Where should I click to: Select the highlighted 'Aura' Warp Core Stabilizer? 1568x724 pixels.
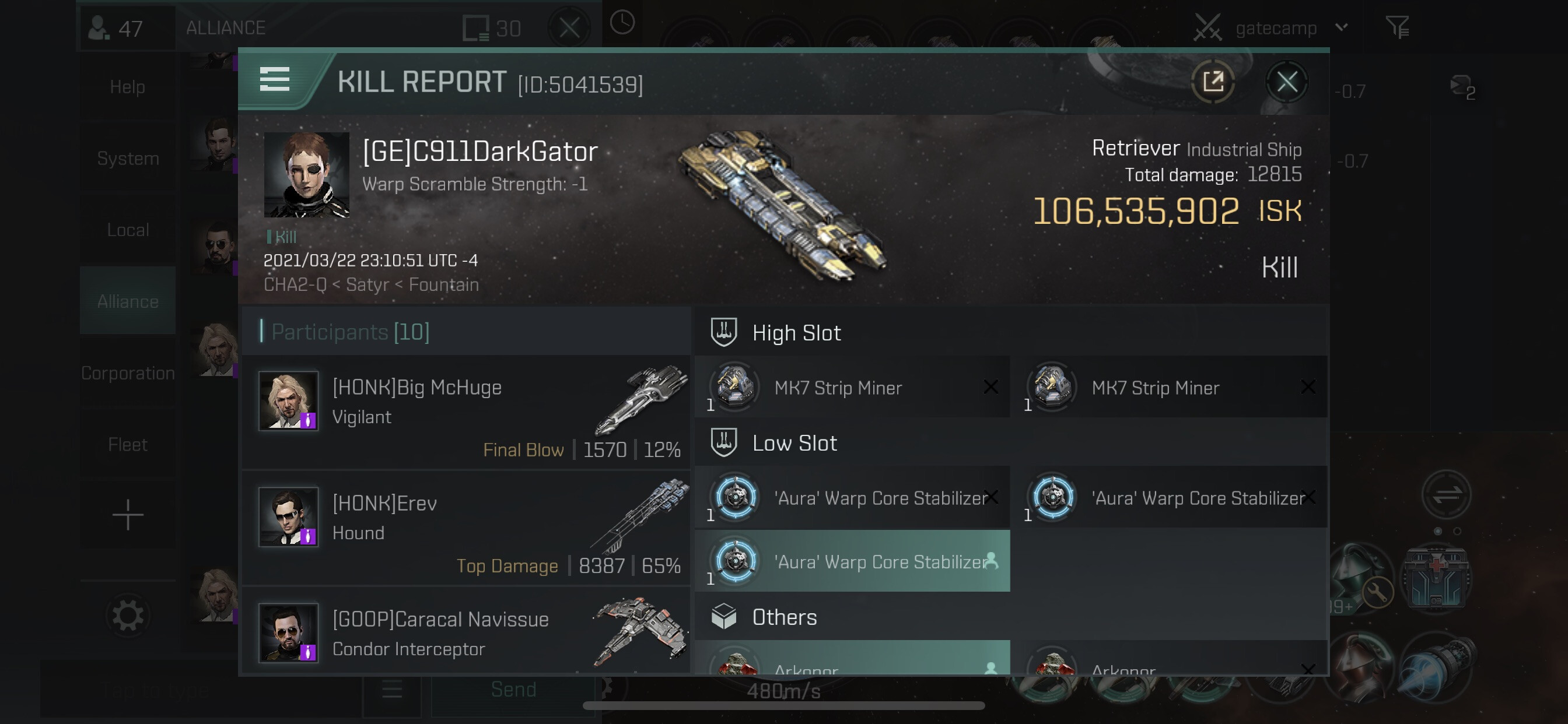tap(852, 561)
